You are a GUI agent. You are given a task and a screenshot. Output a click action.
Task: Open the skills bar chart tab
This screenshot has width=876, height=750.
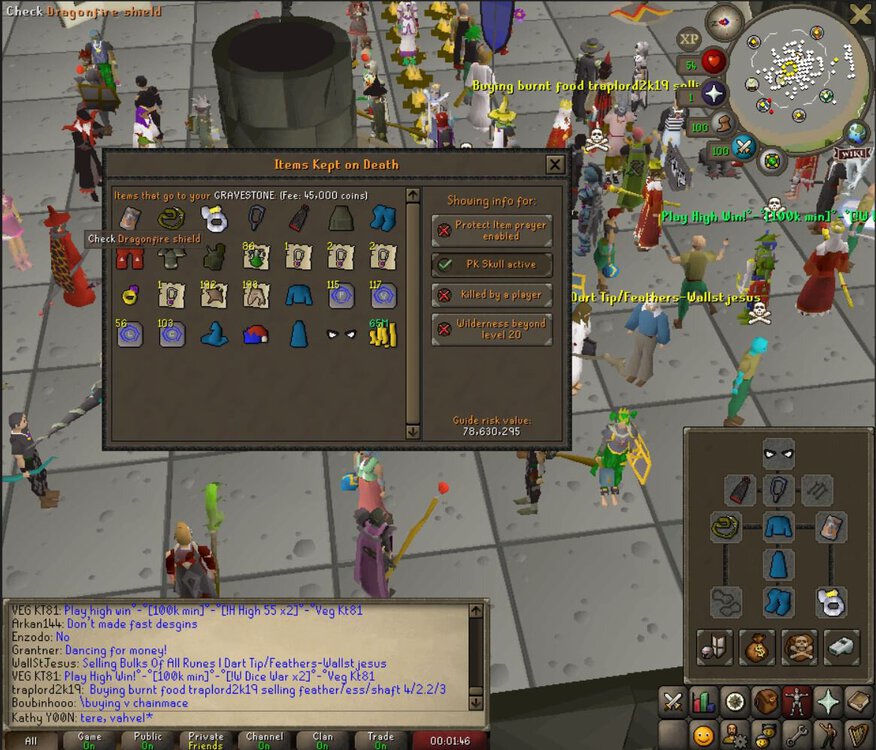[x=704, y=701]
